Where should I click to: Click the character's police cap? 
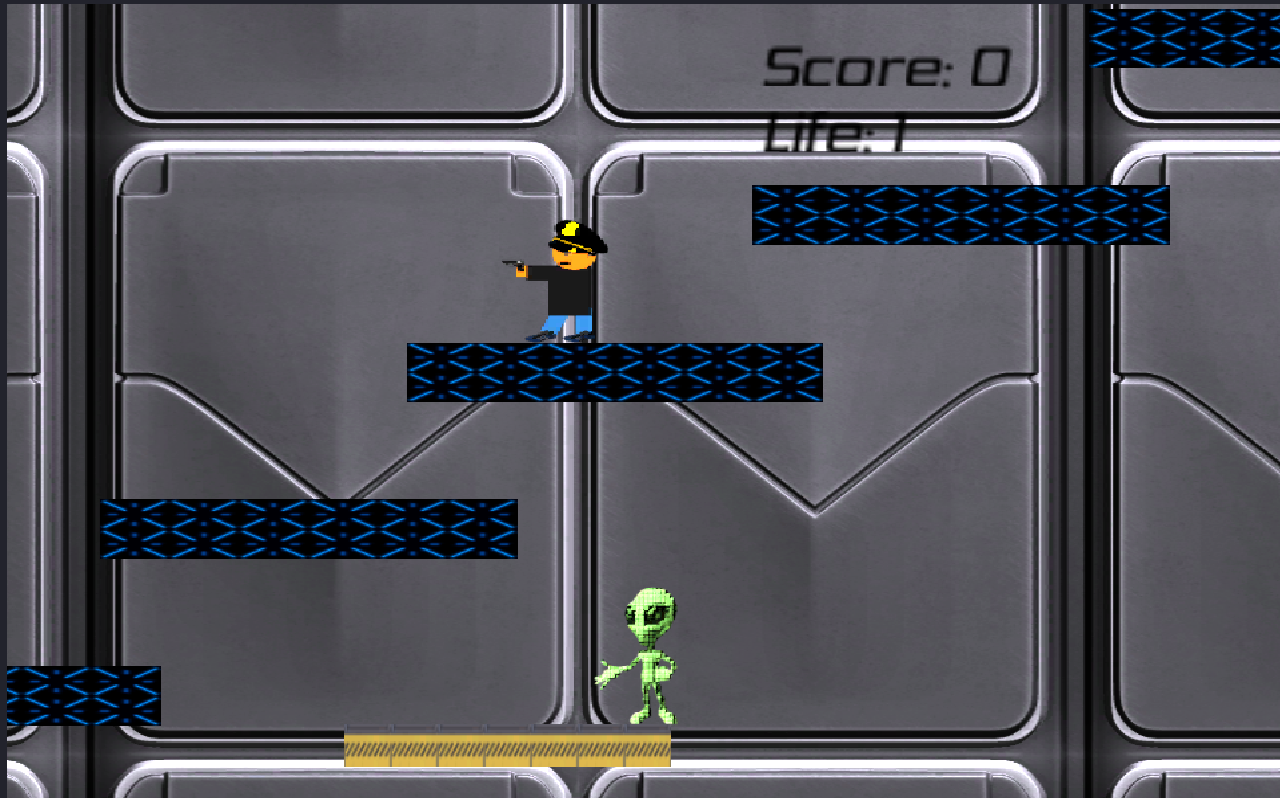pyautogui.click(x=572, y=232)
